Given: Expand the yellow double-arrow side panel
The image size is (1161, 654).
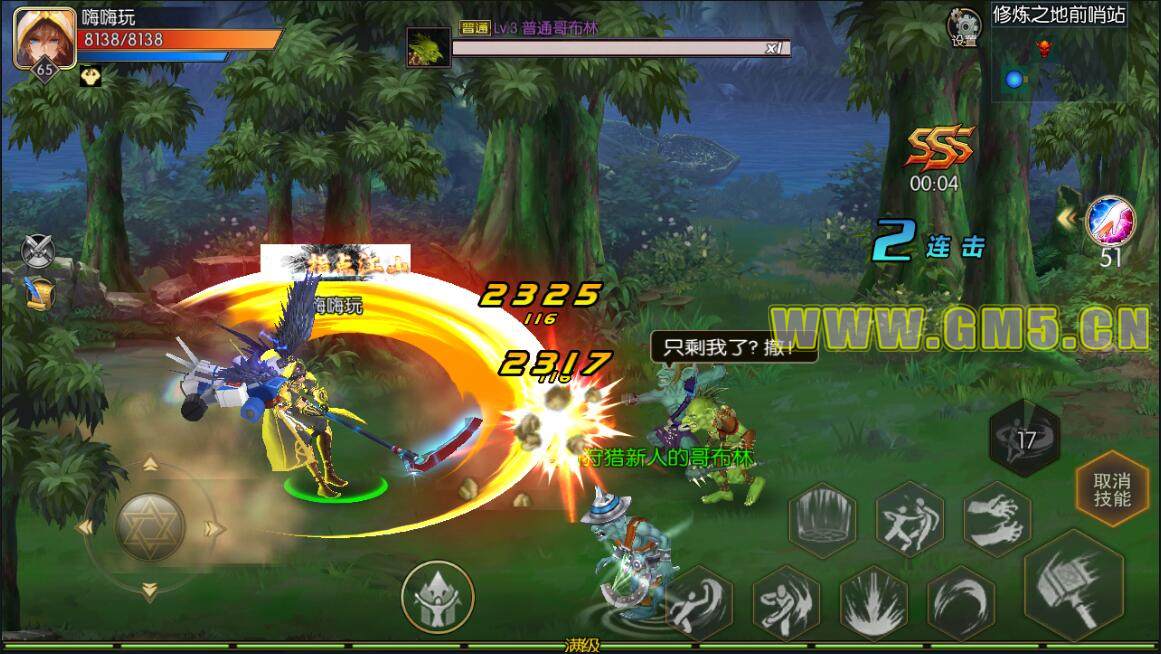Looking at the screenshot, I should (1068, 217).
